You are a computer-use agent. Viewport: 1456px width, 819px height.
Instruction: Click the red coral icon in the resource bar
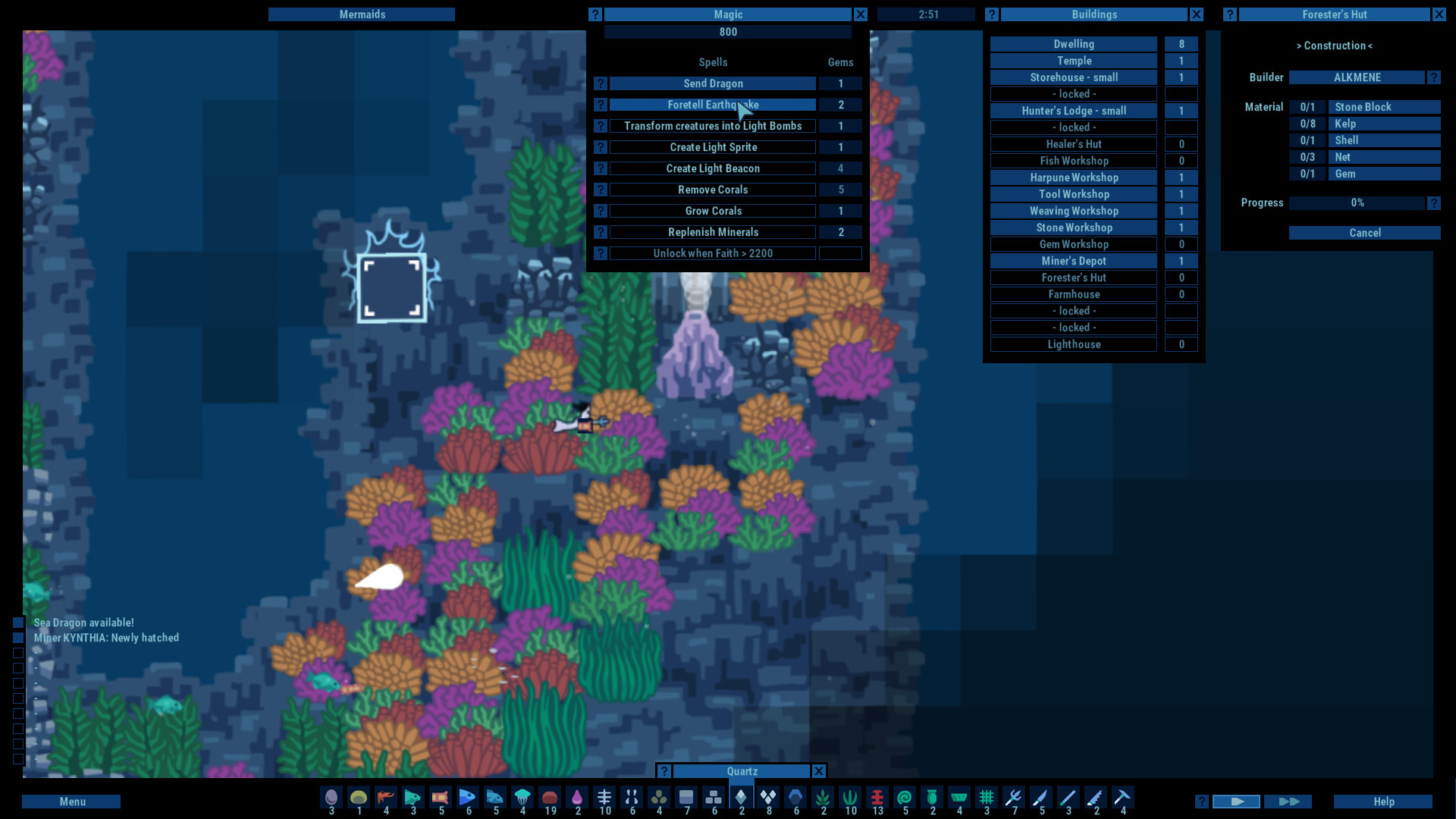877,799
